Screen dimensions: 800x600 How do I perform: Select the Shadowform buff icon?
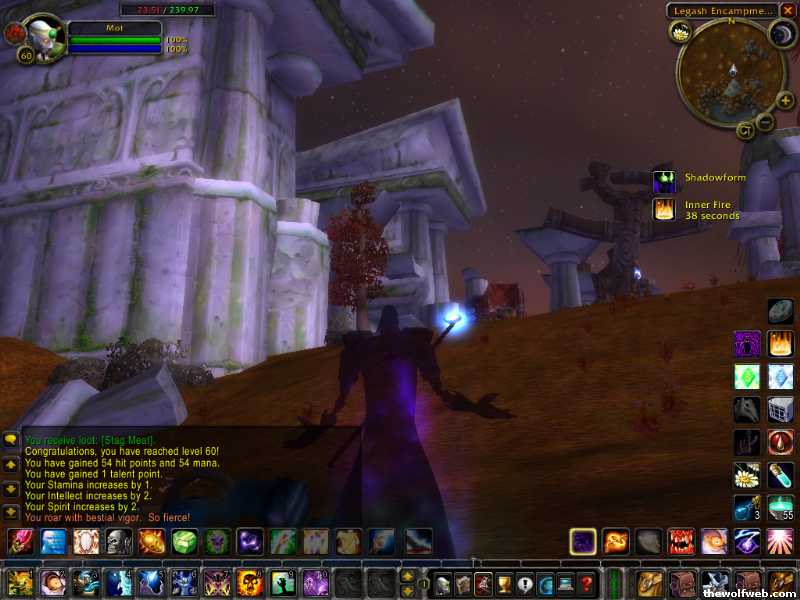[664, 182]
